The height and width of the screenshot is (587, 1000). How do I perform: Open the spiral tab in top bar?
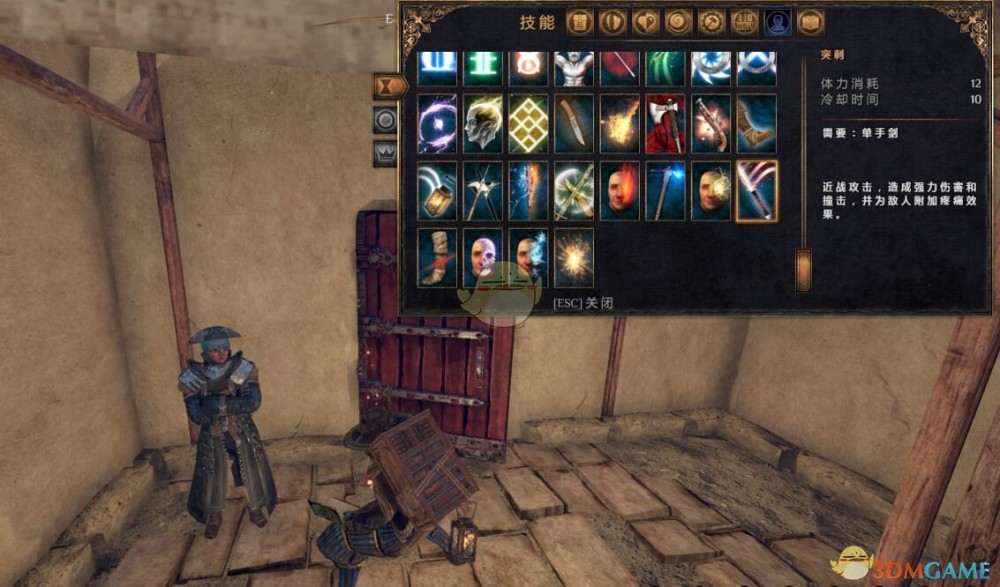(x=678, y=22)
